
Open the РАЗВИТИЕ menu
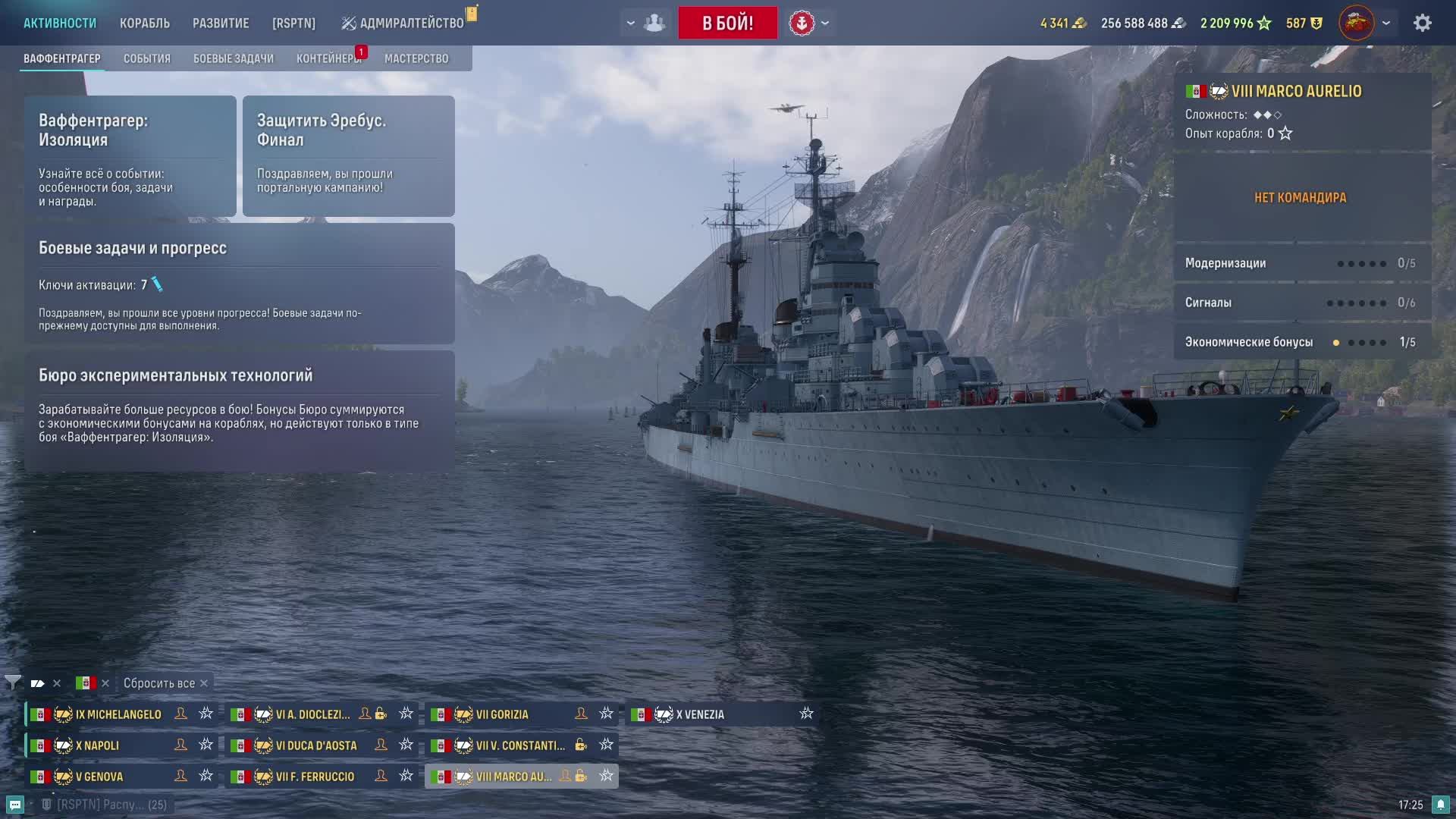point(221,24)
